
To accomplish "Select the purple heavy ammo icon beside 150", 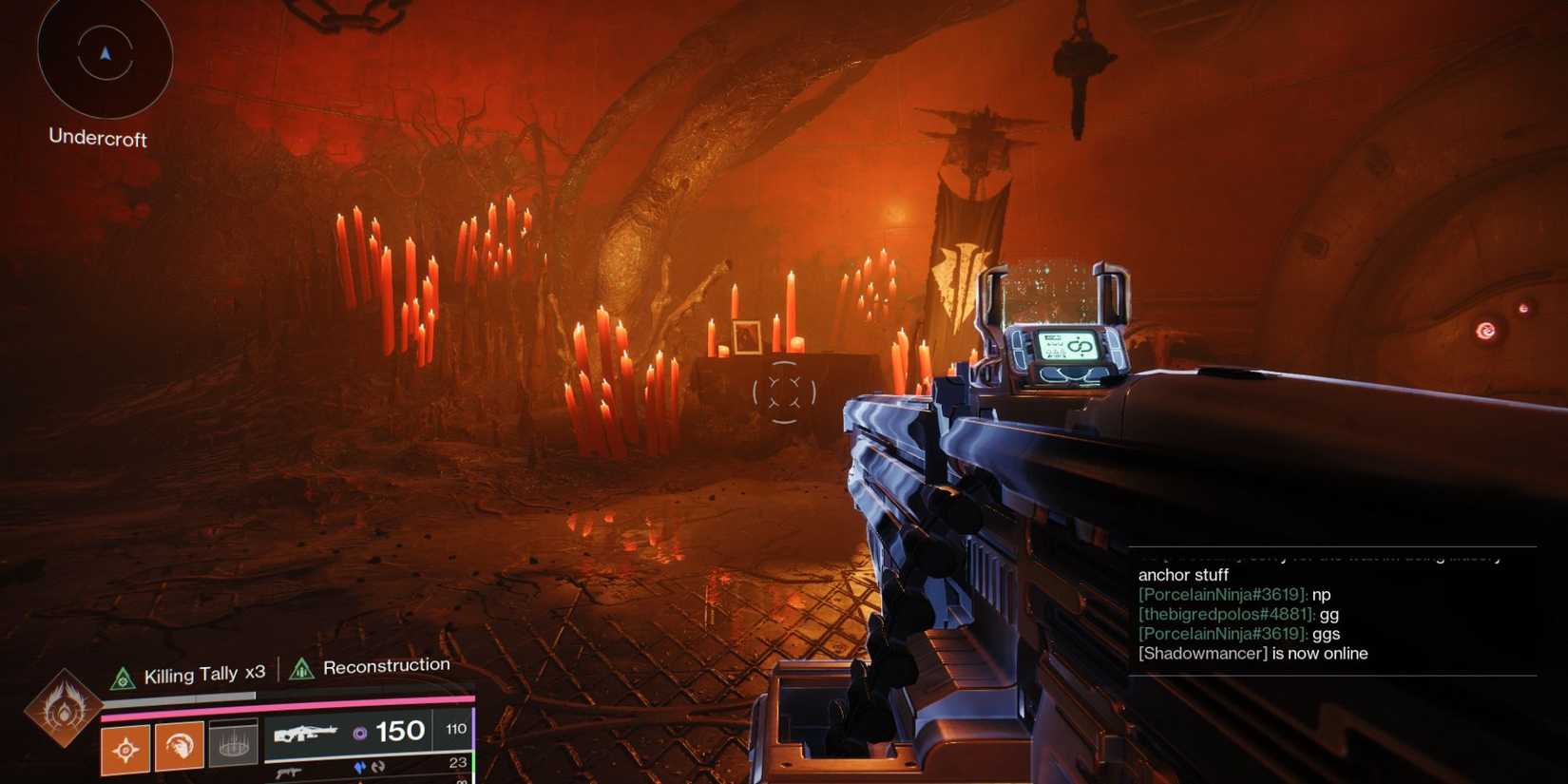I will coord(360,734).
